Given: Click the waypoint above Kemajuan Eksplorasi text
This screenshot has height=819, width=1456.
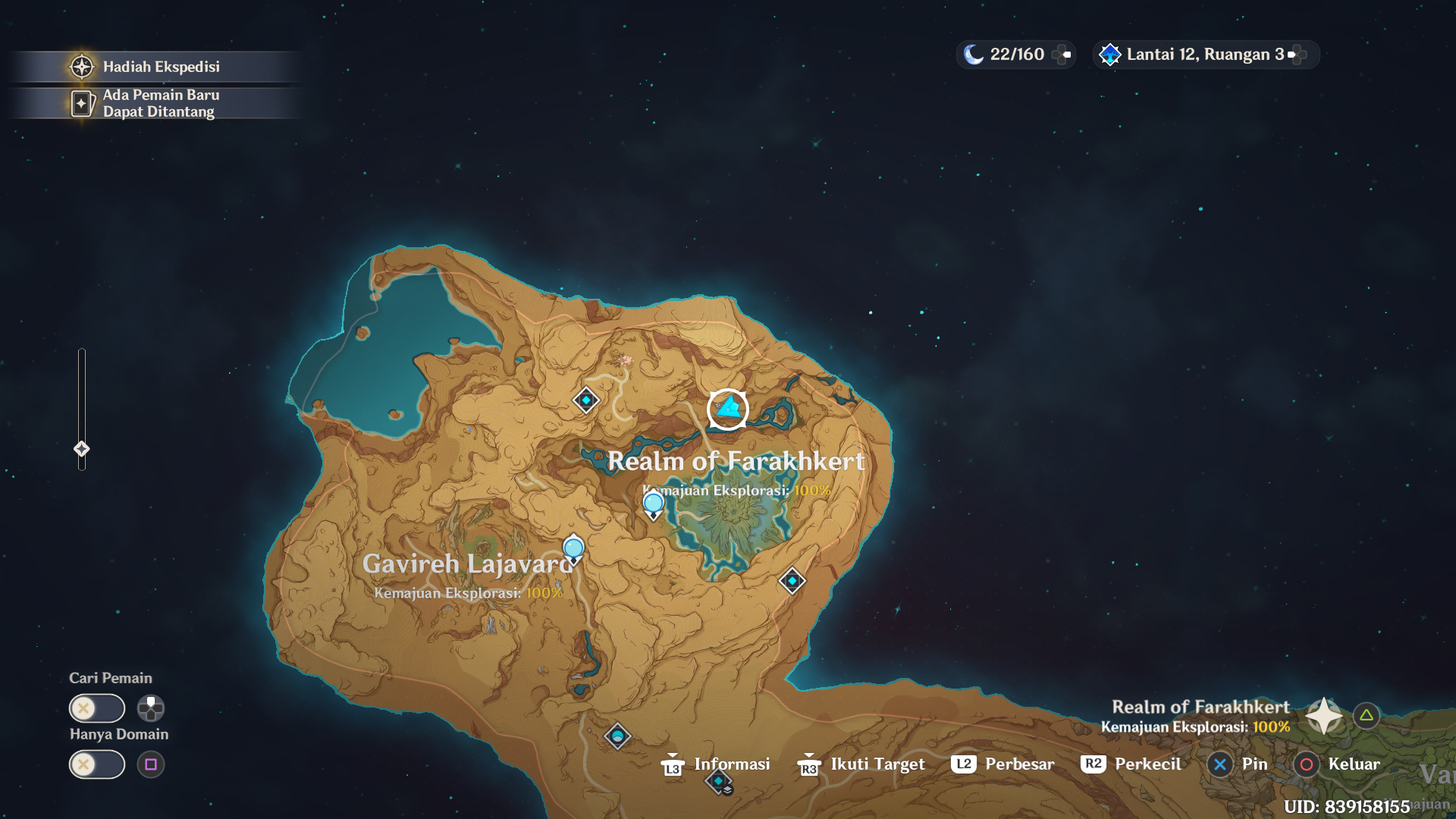Looking at the screenshot, I should coord(652,501).
